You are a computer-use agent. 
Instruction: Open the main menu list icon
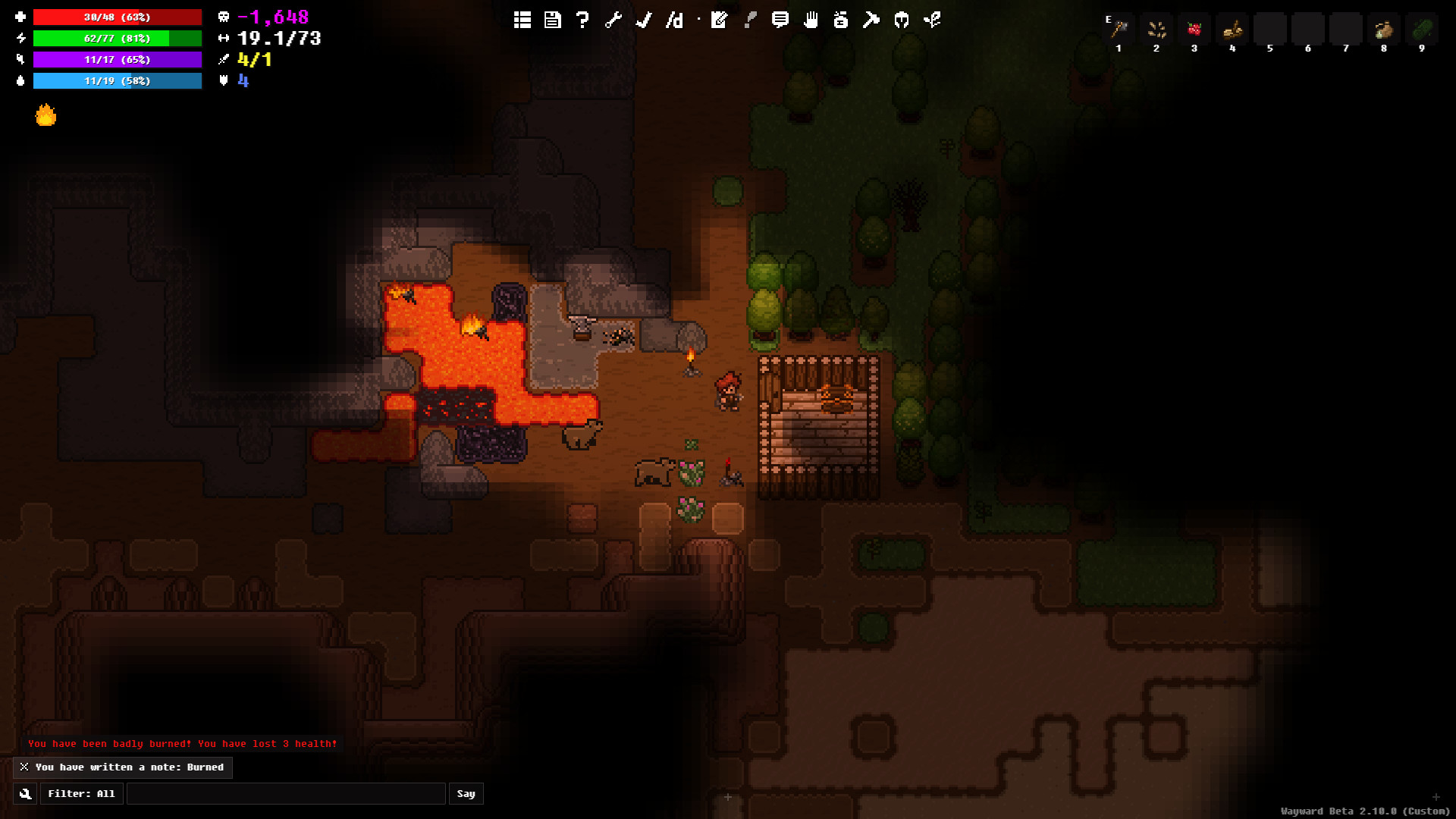(x=522, y=20)
